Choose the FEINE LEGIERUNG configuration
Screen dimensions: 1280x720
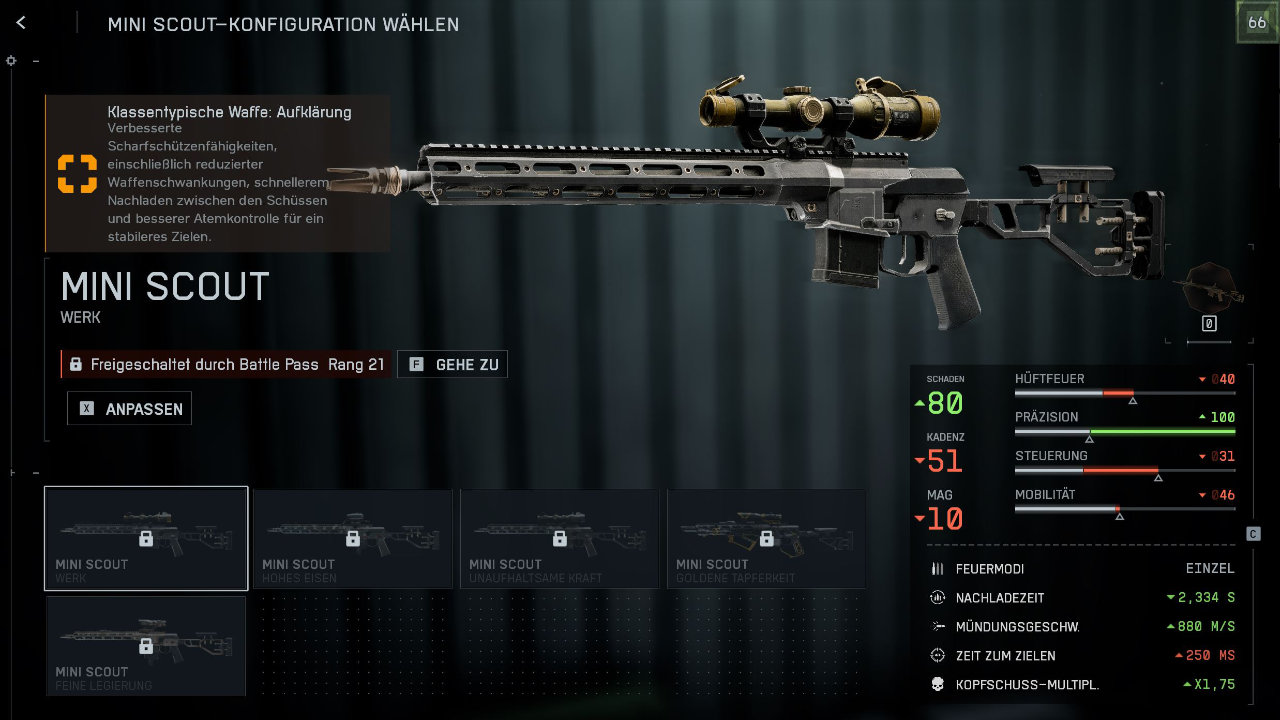point(146,645)
